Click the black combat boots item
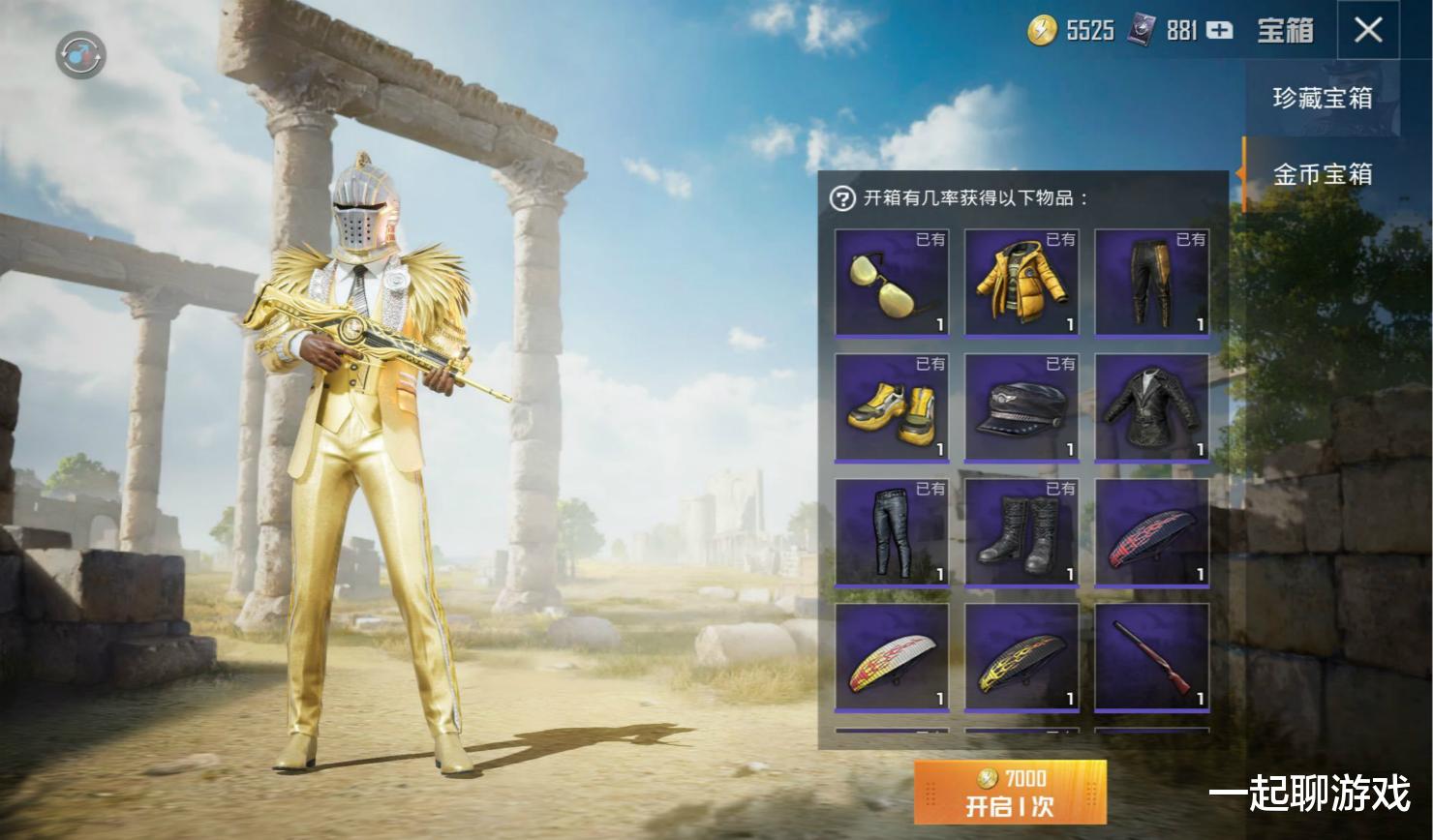Image resolution: width=1433 pixels, height=840 pixels. click(x=1021, y=533)
